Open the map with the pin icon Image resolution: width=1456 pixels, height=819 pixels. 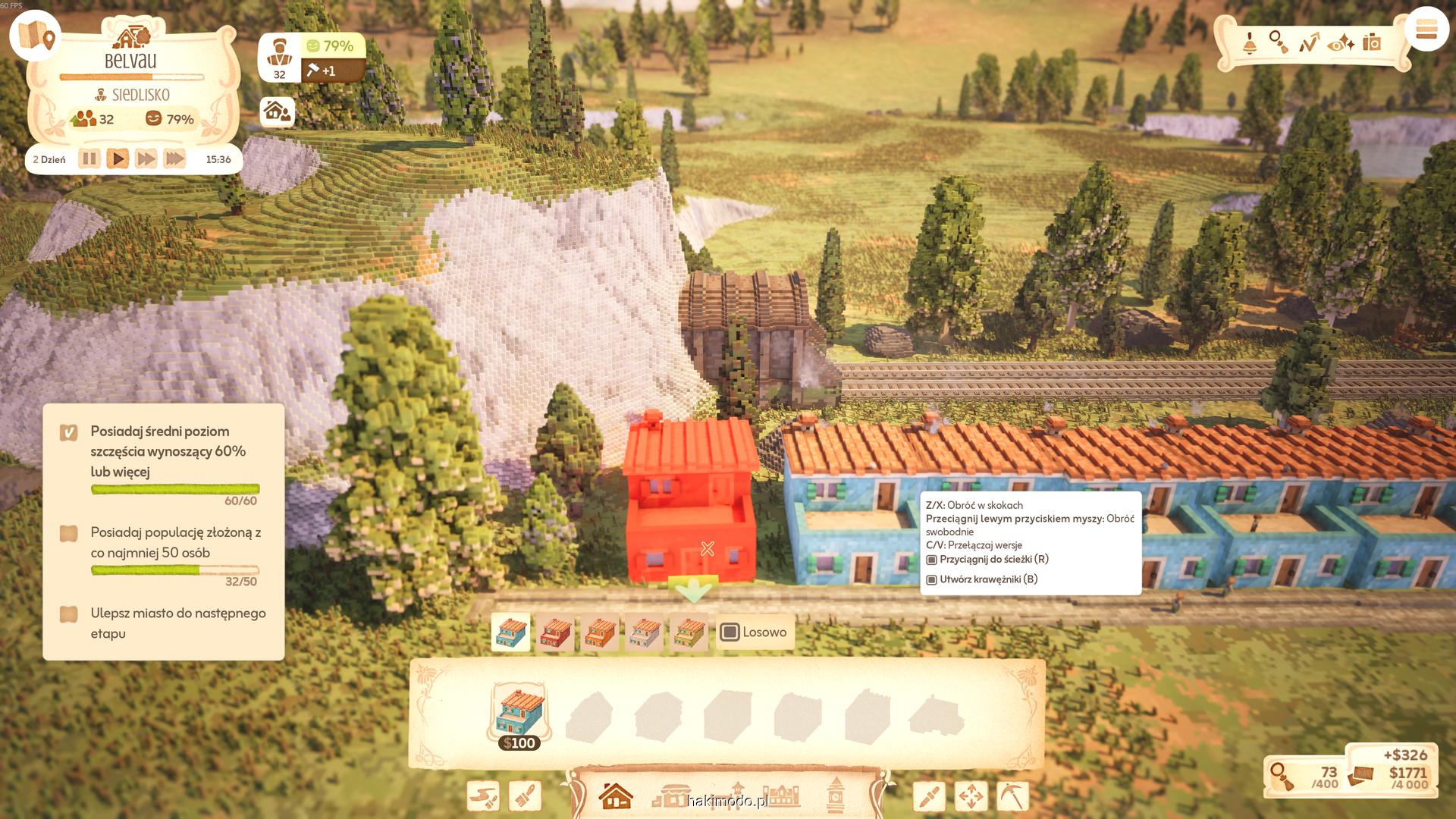pyautogui.click(x=36, y=35)
